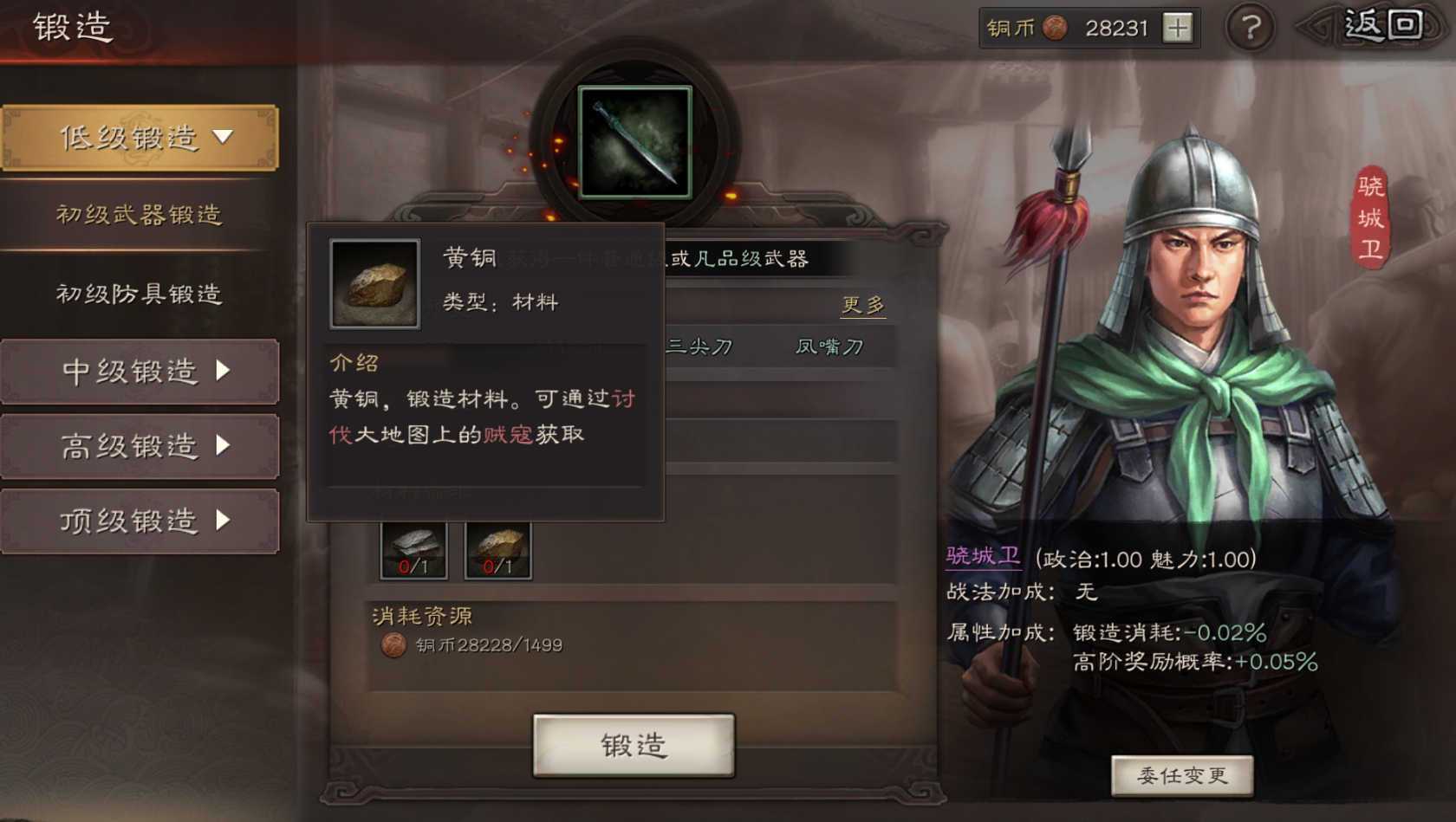The width and height of the screenshot is (1456, 822).
Task: Click the forged sword preview icon
Action: click(635, 143)
